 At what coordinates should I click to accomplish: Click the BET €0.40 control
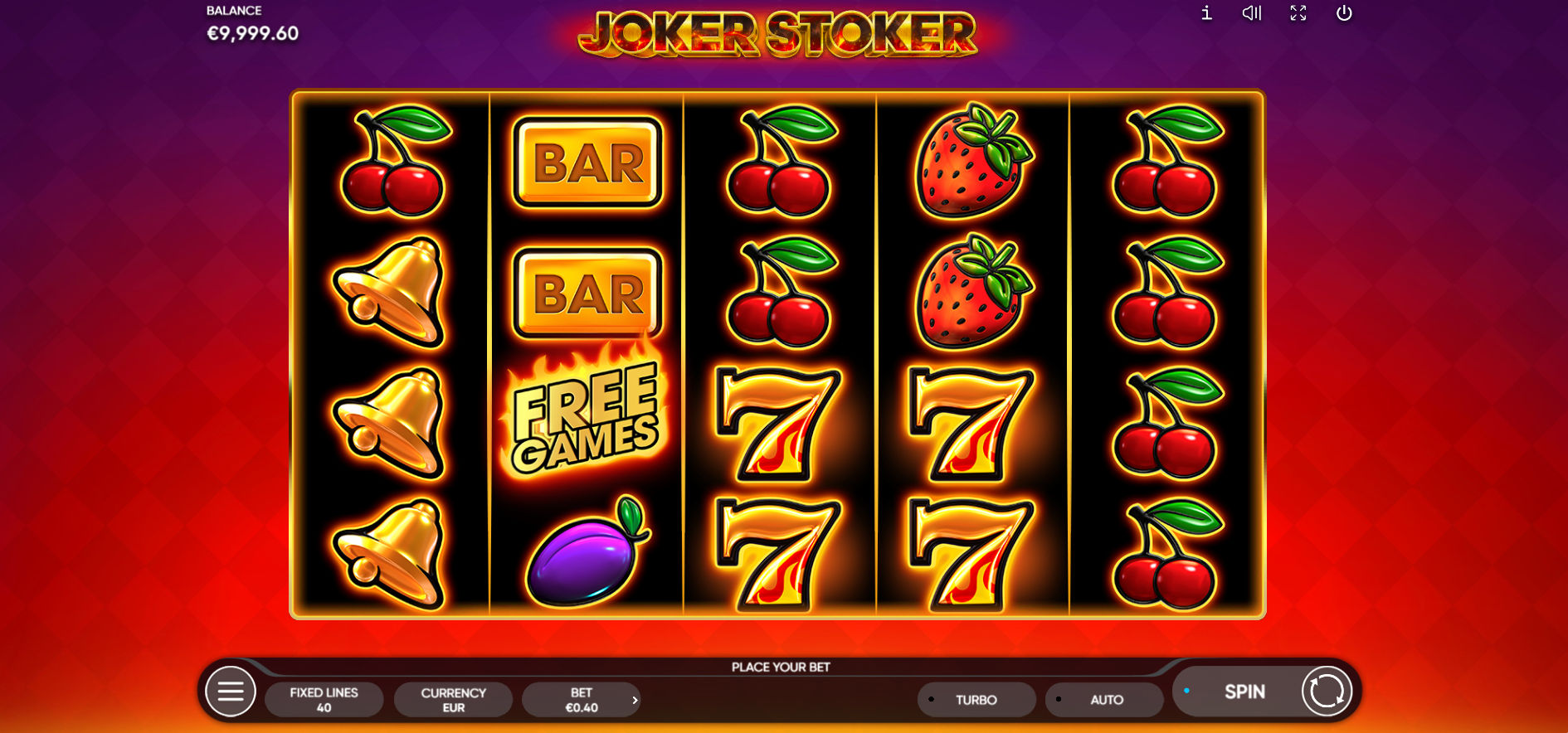tap(581, 699)
